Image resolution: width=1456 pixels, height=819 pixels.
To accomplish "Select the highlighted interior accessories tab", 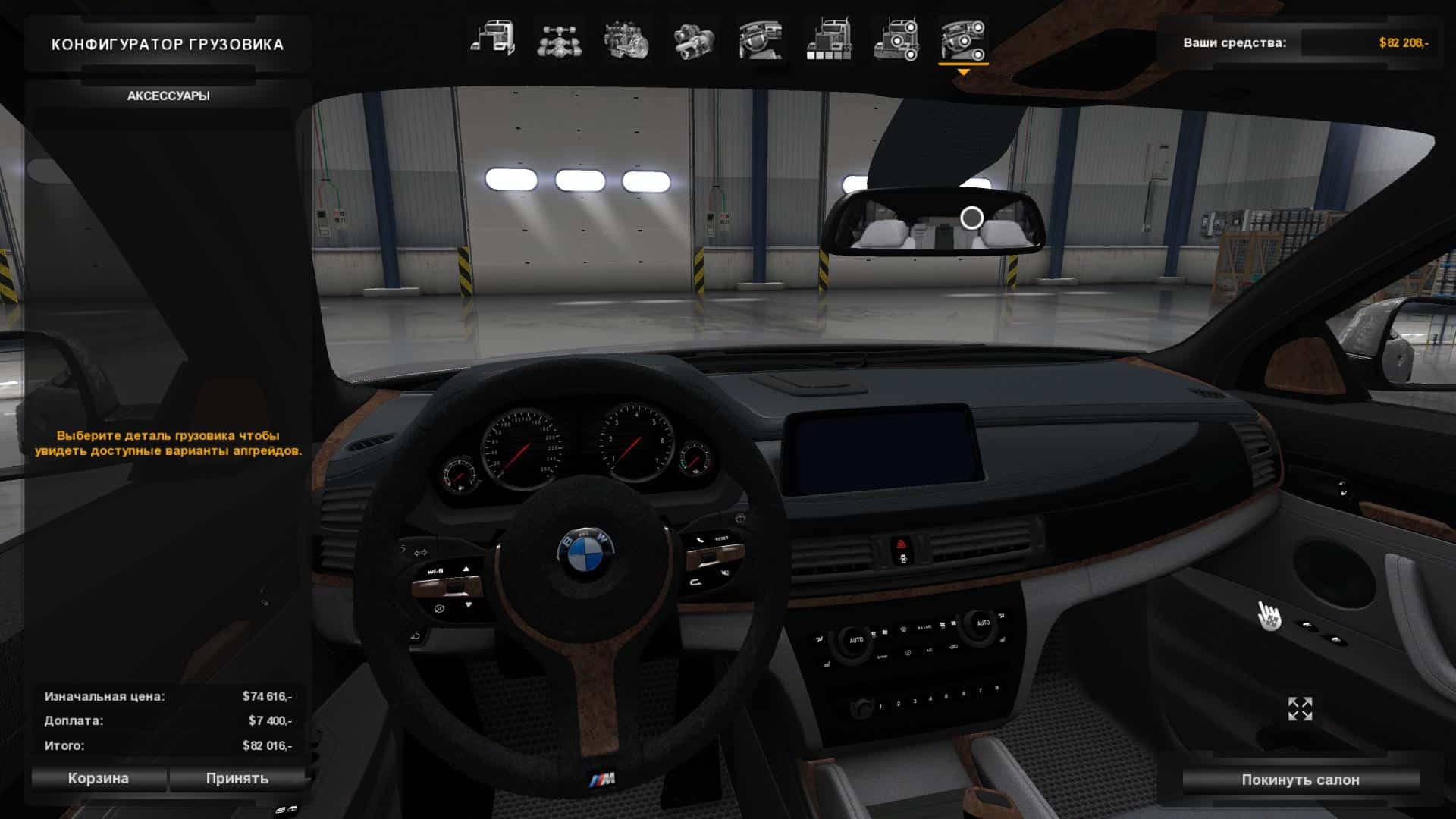I will 963,39.
